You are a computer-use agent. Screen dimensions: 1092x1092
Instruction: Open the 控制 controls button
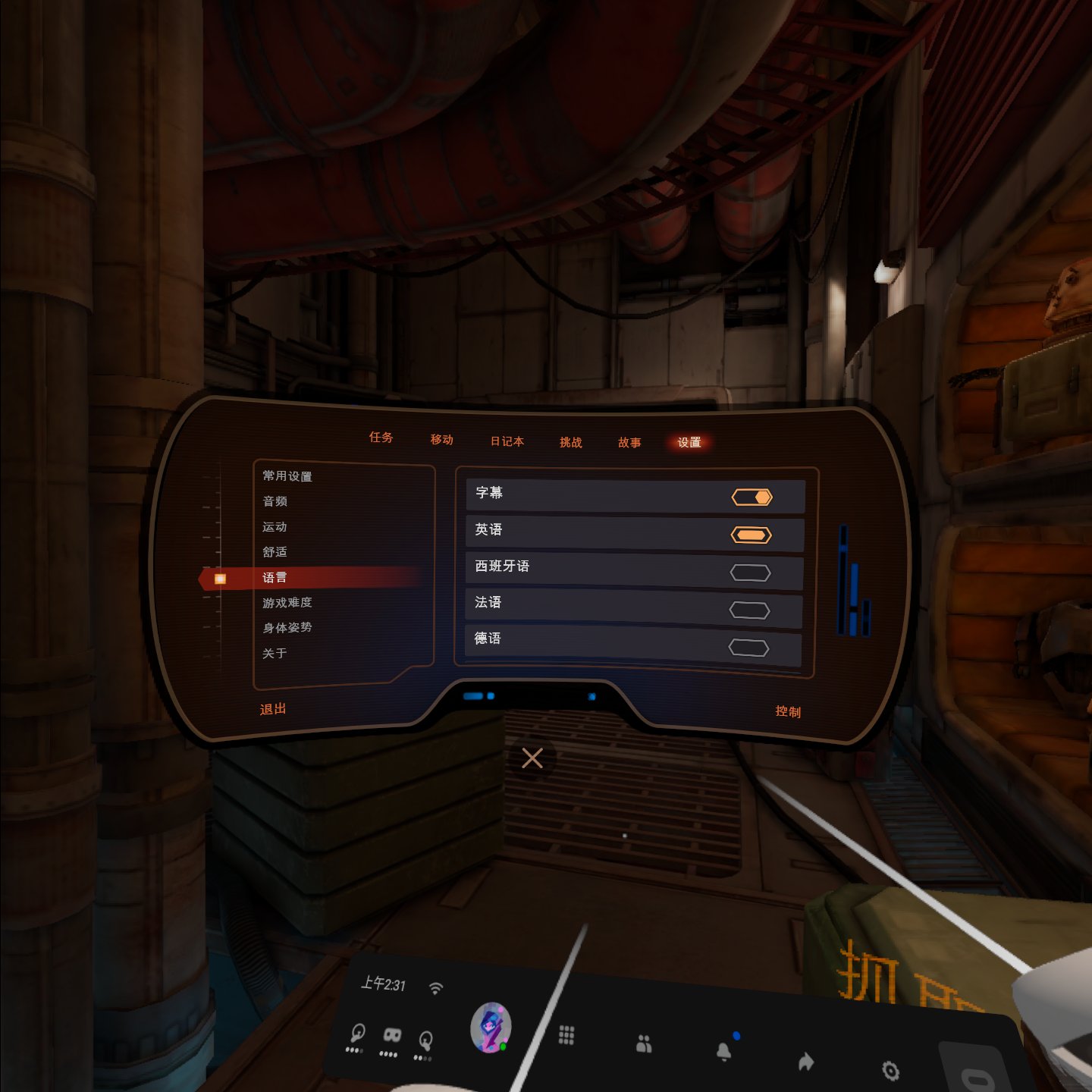[788, 711]
